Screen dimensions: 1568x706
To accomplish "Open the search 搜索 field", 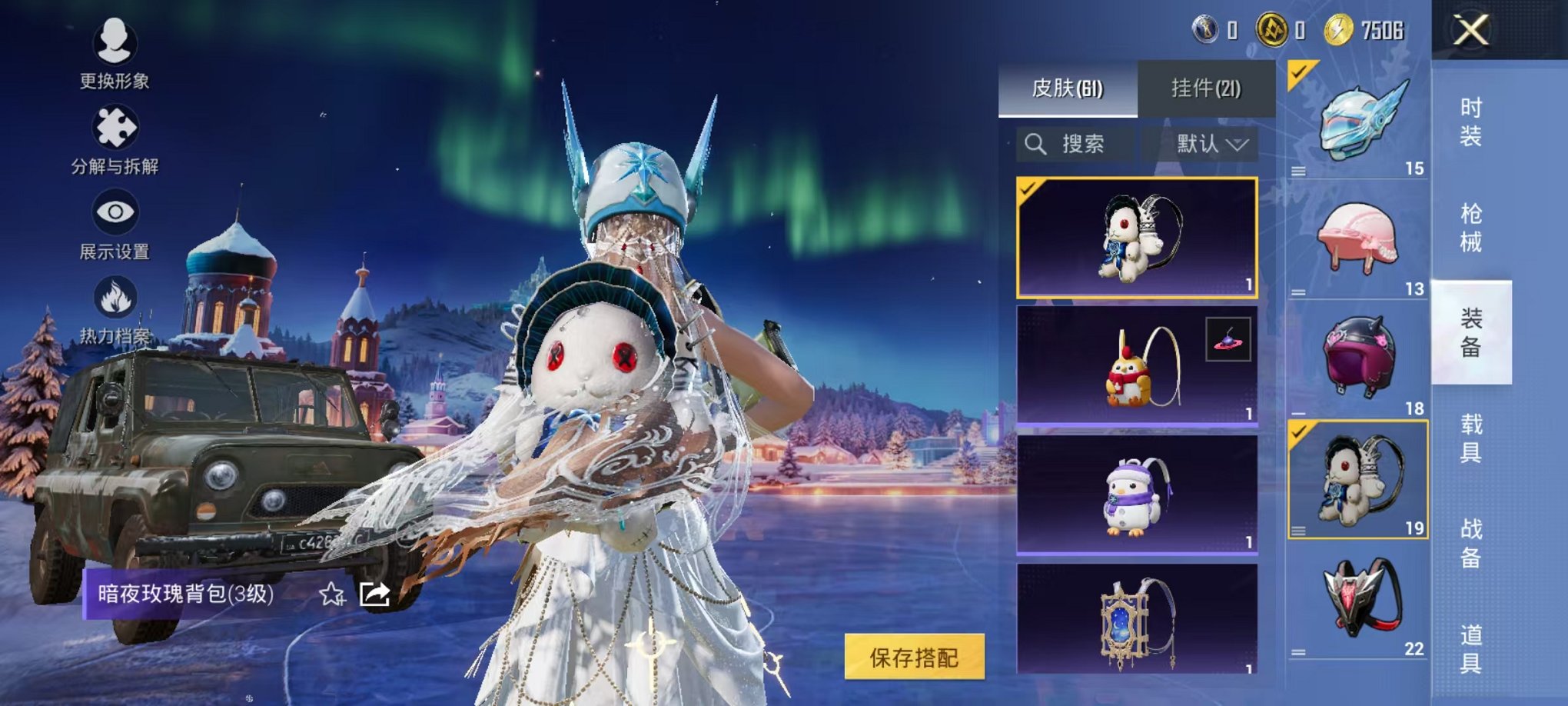I will tap(1078, 144).
